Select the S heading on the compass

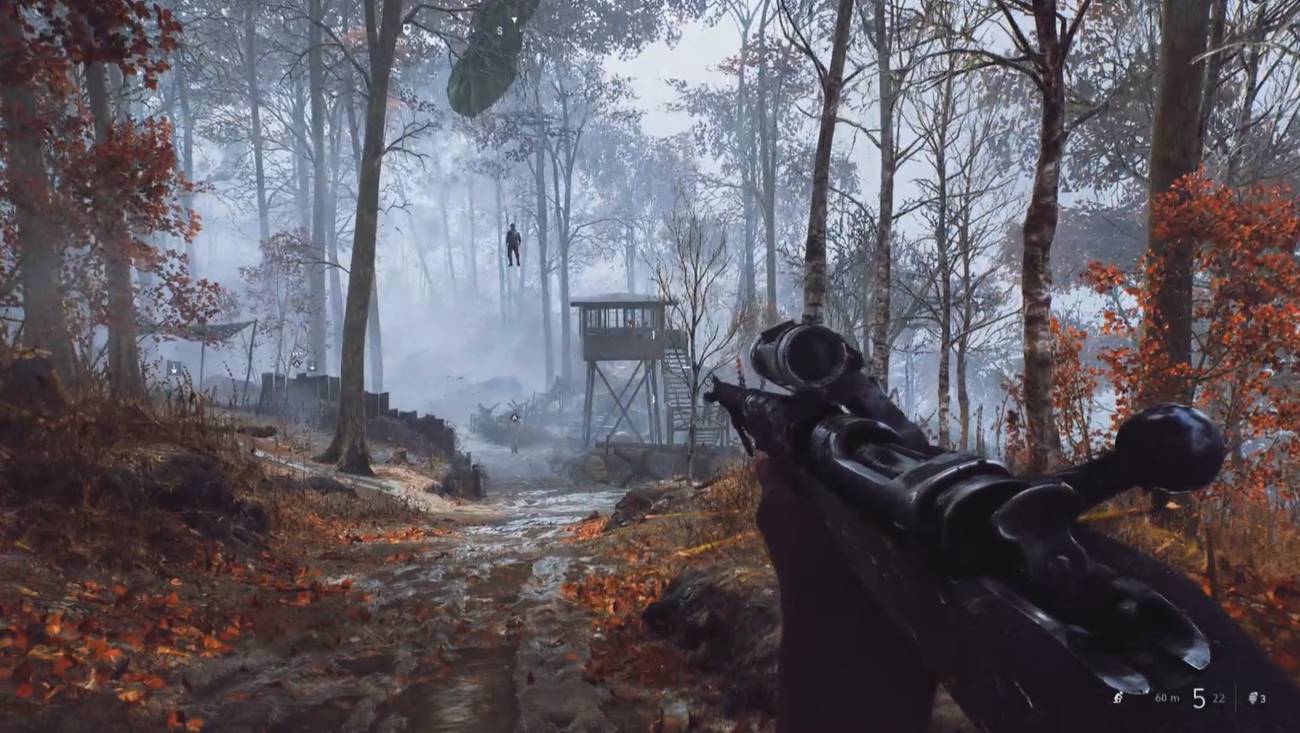[x=500, y=31]
